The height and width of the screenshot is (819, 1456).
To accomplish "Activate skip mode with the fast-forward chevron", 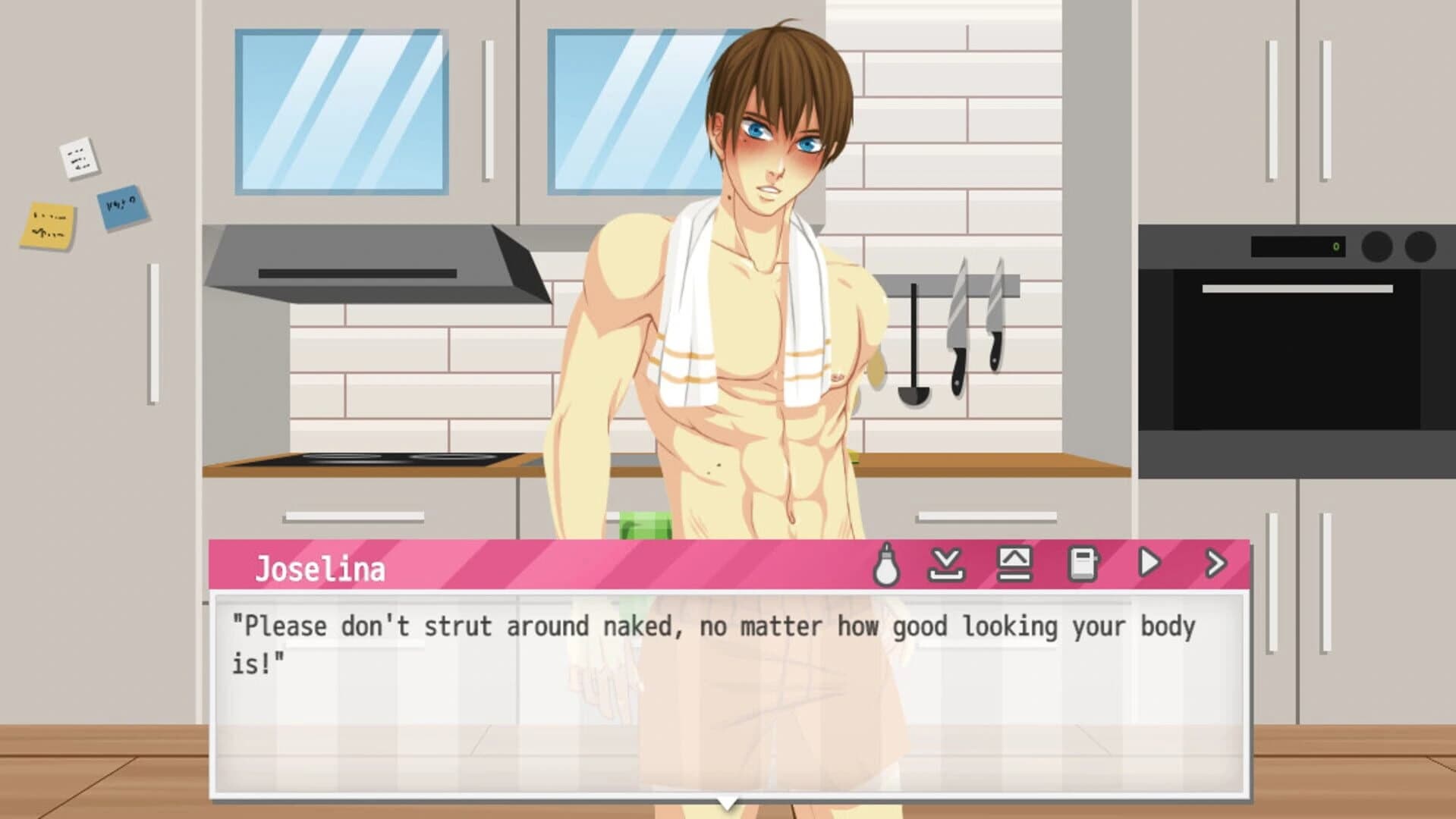I will tap(1216, 563).
